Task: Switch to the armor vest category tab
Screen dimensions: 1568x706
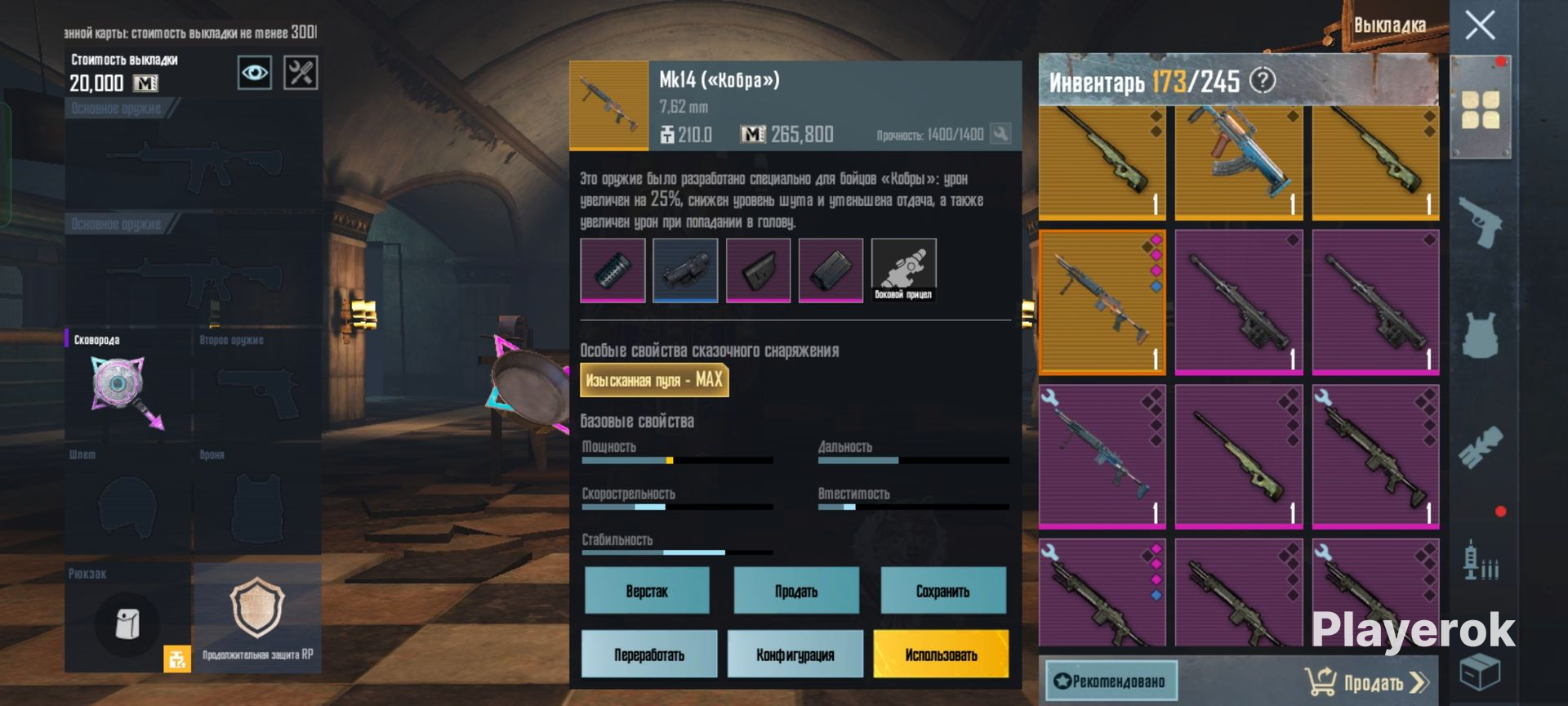Action: [1480, 335]
